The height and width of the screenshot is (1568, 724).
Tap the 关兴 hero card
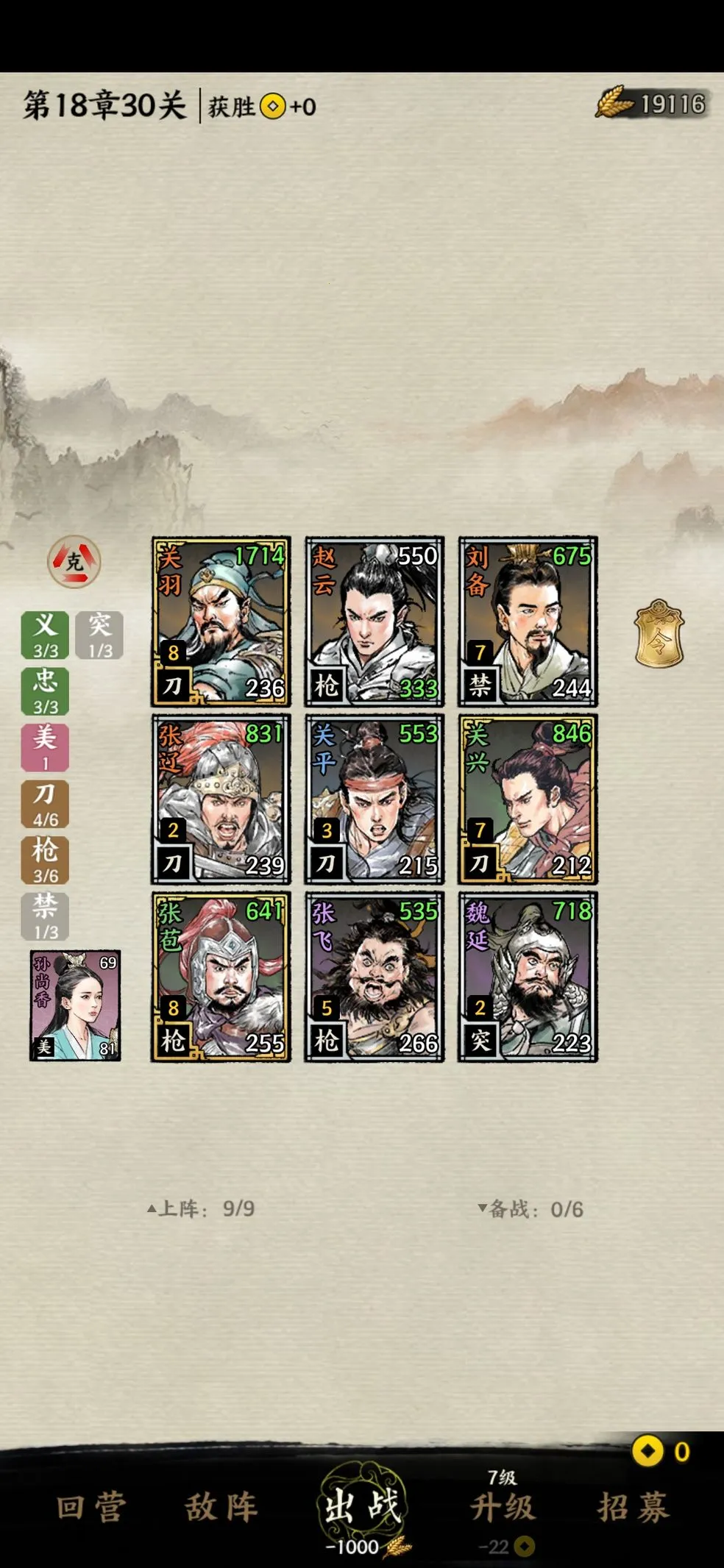(528, 799)
